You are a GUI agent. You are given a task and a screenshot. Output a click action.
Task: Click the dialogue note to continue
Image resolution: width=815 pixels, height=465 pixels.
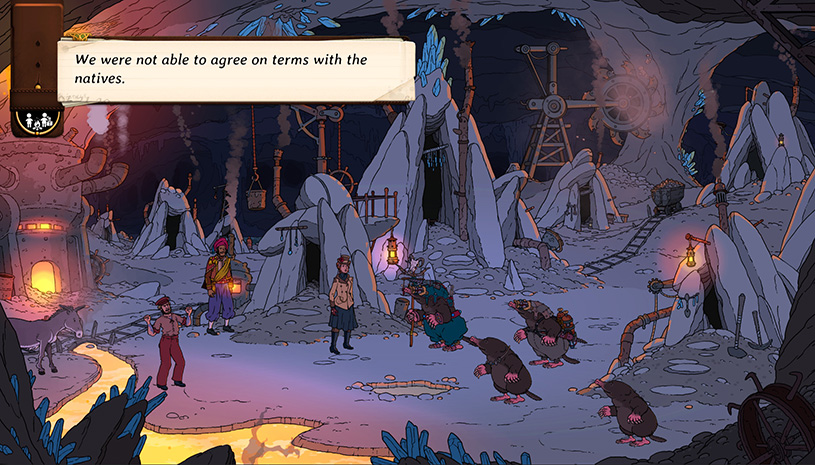236,69
